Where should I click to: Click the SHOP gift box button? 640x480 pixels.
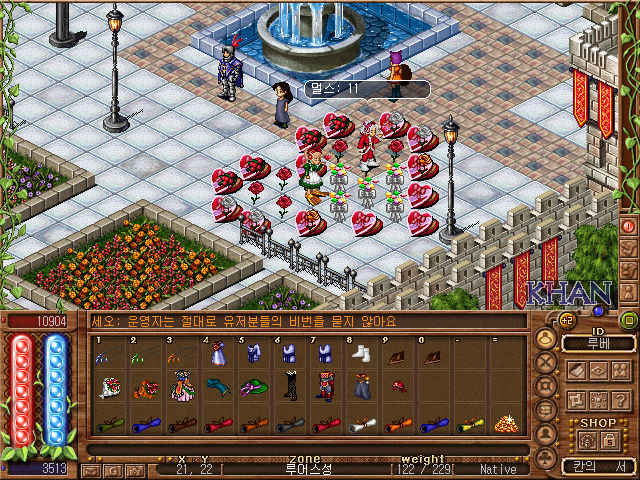(587, 440)
